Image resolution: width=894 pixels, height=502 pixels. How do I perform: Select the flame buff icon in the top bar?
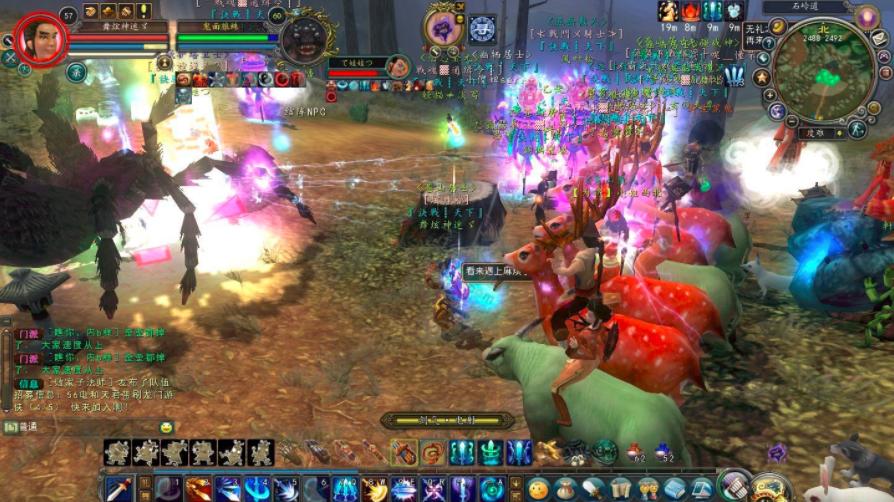pos(691,11)
